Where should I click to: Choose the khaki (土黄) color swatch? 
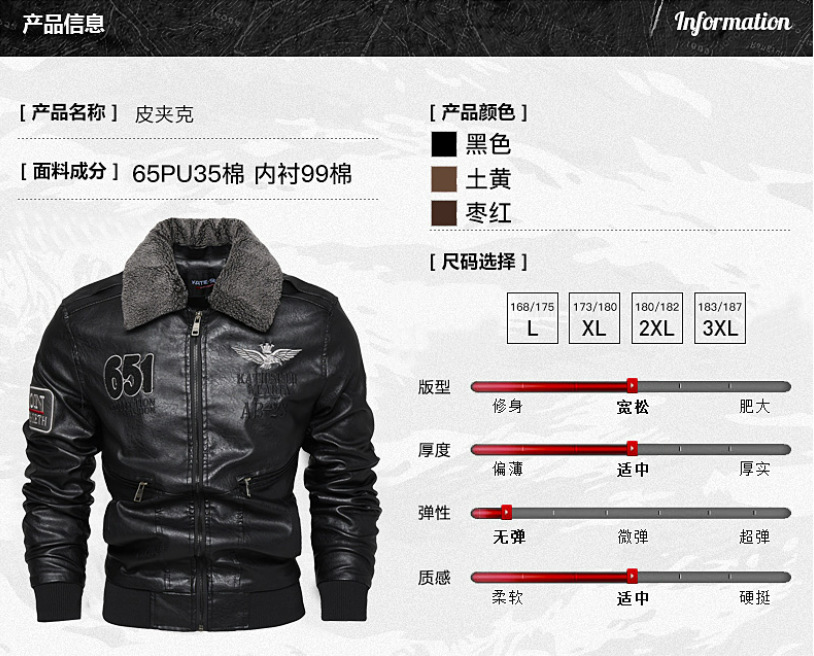pos(444,179)
